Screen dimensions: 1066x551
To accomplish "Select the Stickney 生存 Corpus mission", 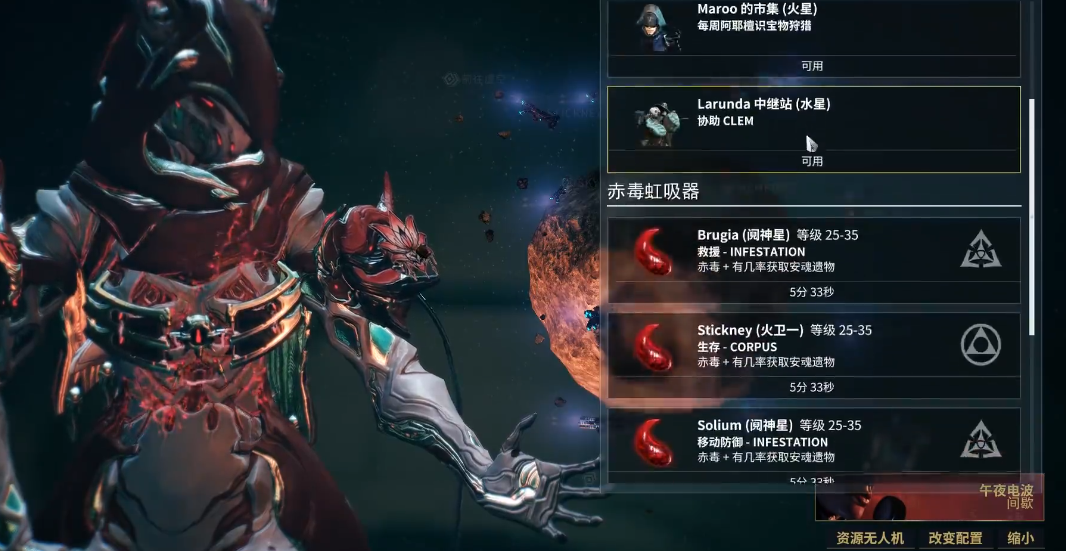I will (x=813, y=355).
